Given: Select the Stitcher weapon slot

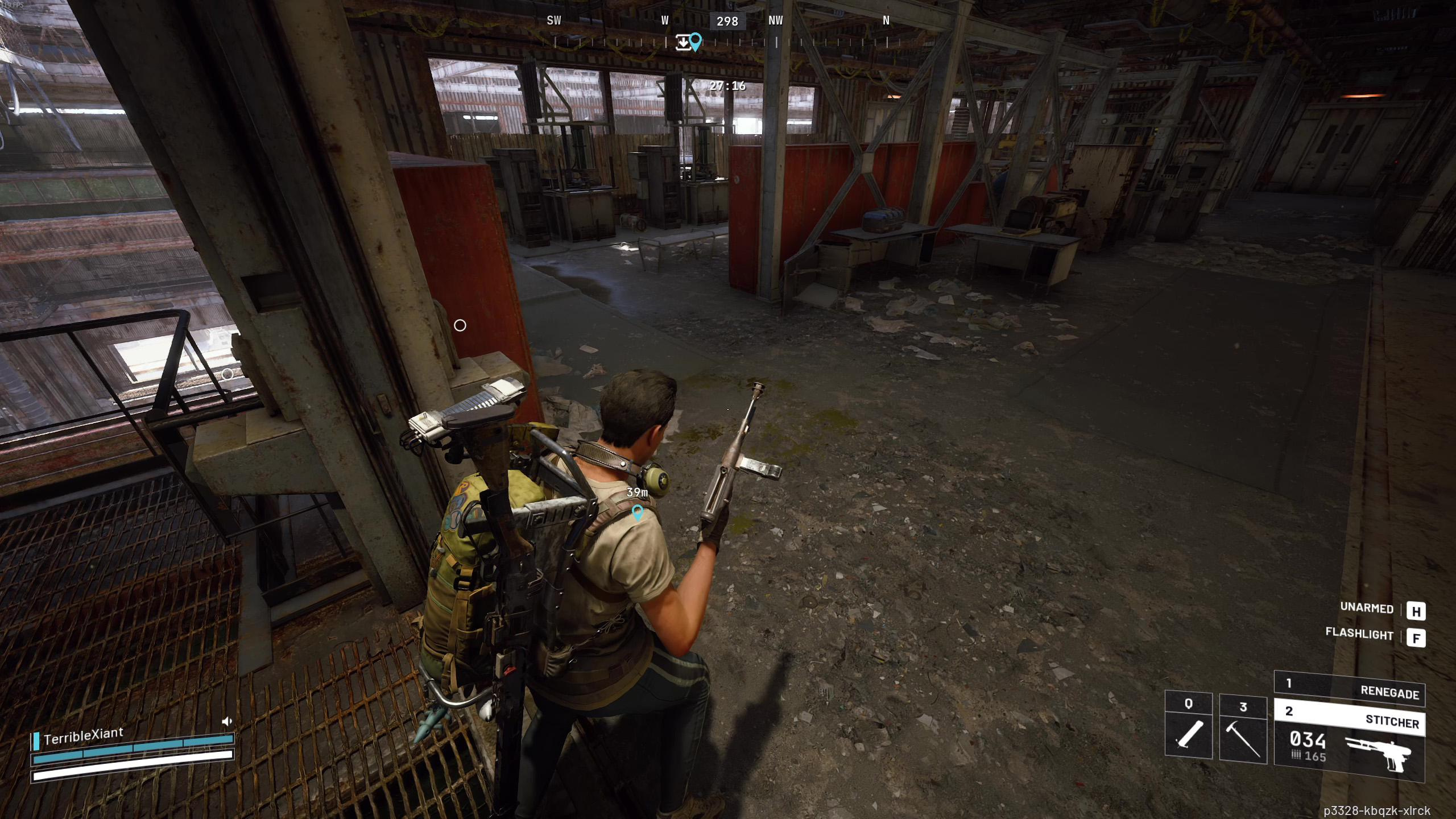Looking at the screenshot, I should tap(1349, 718).
